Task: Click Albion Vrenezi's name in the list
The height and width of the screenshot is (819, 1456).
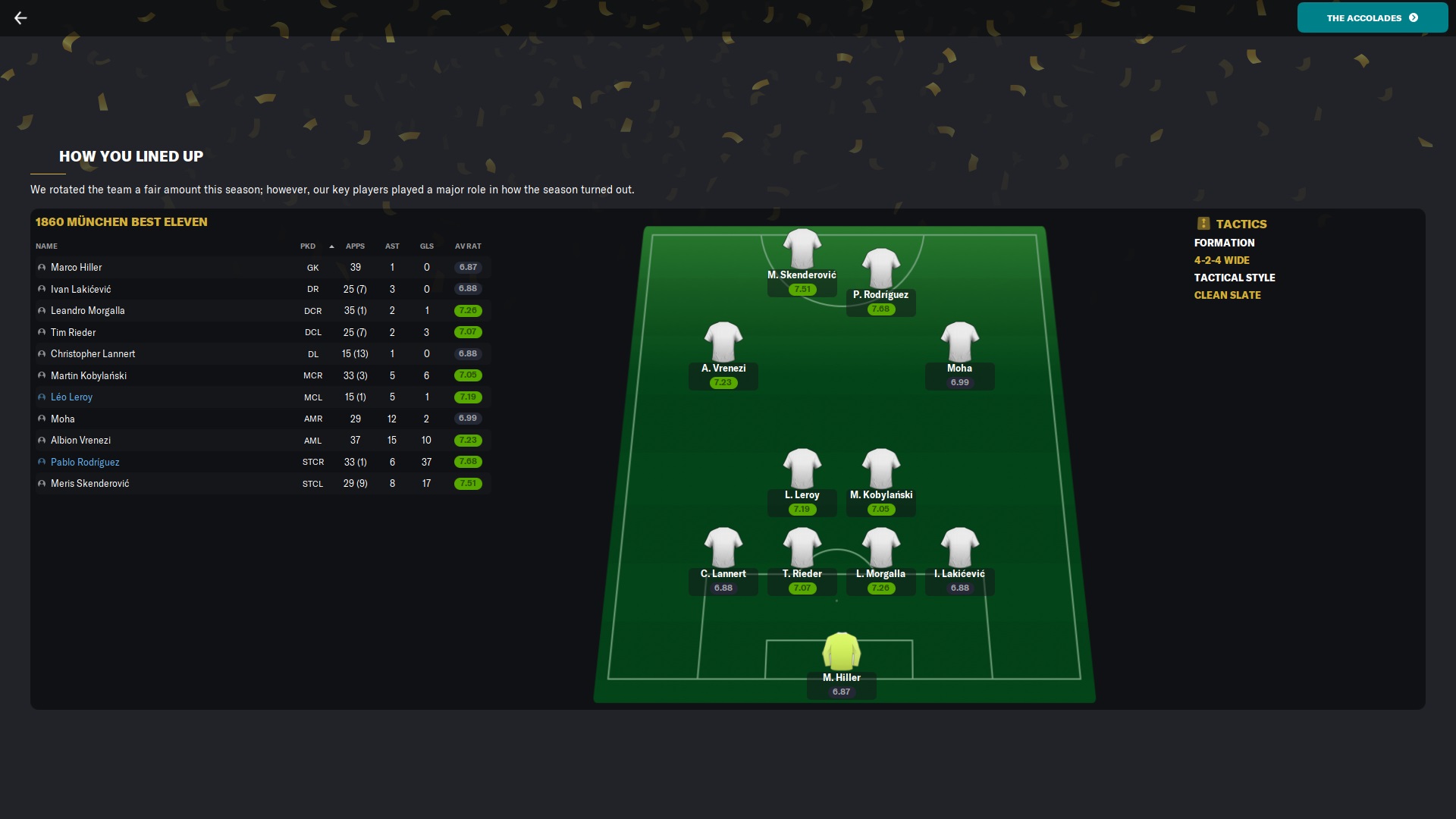Action: click(x=80, y=441)
